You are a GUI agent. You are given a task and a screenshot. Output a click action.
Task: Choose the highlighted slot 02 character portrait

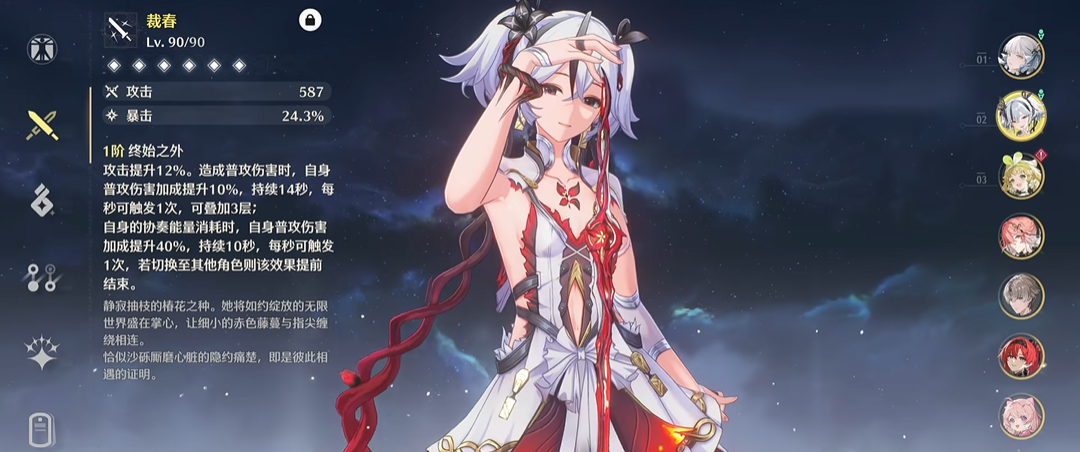1021,116
